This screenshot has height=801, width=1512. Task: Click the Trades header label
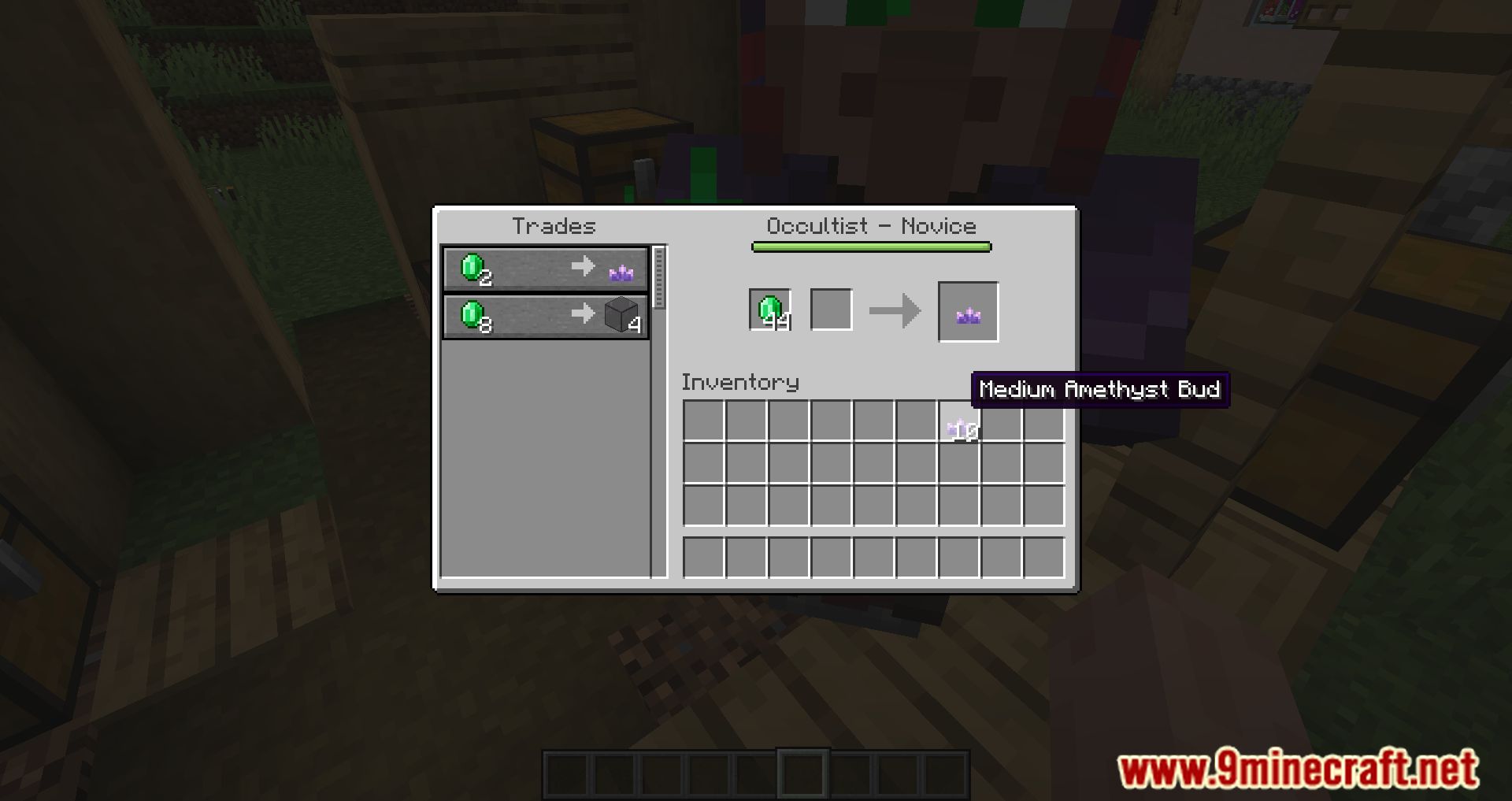point(552,226)
